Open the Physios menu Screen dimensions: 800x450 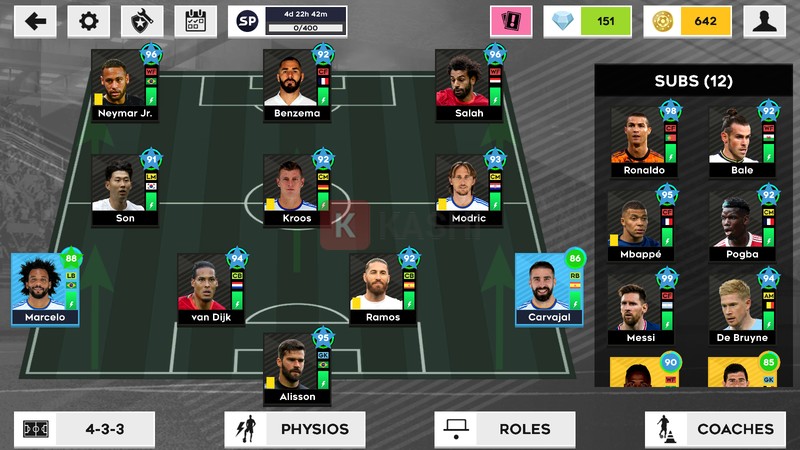[295, 429]
